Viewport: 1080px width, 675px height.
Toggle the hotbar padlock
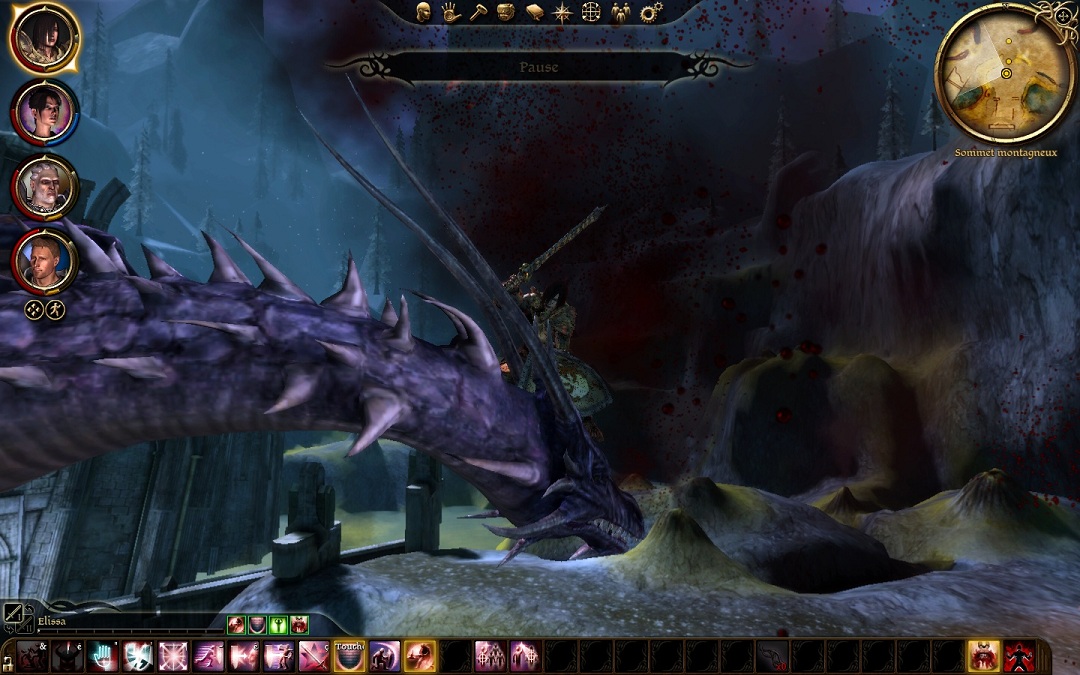(x=7, y=663)
